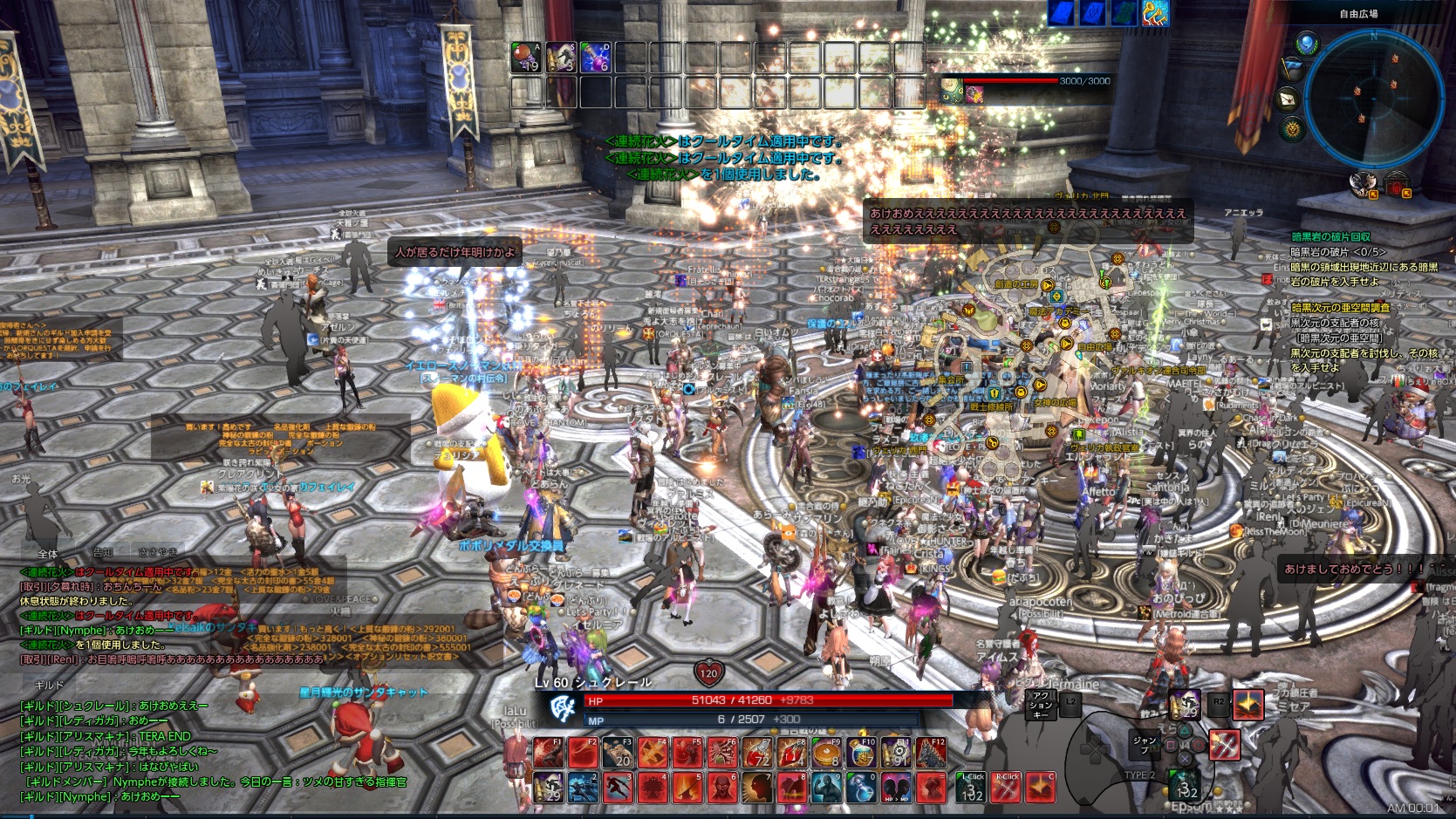Open the 告知 chat tab
Viewport: 1456px width, 819px height.
pyautogui.click(x=104, y=553)
